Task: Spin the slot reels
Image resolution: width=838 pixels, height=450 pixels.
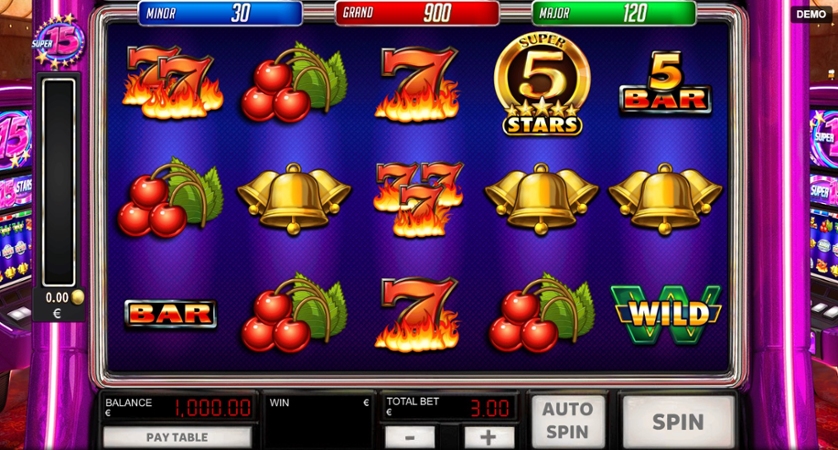Action: click(678, 422)
